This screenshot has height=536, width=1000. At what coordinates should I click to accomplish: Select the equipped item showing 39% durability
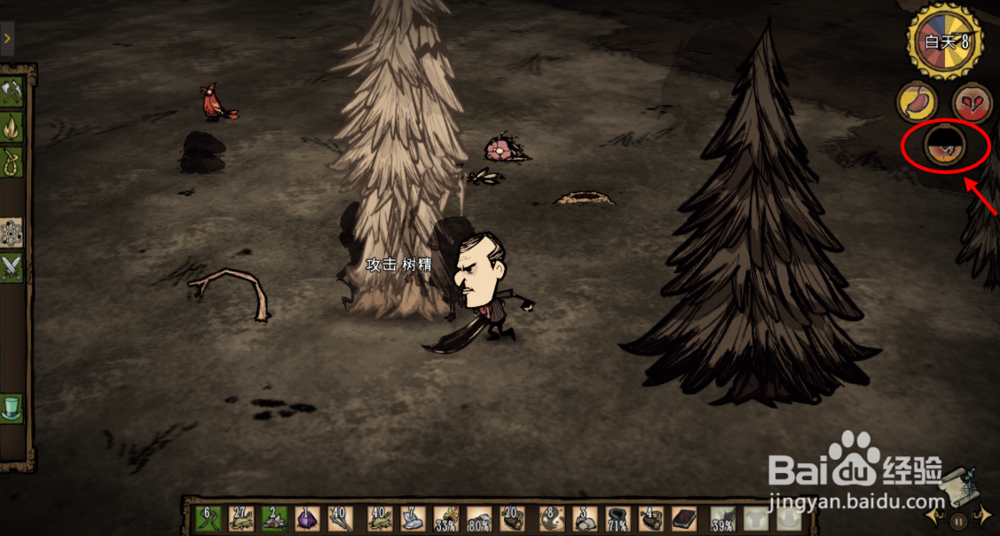click(722, 518)
